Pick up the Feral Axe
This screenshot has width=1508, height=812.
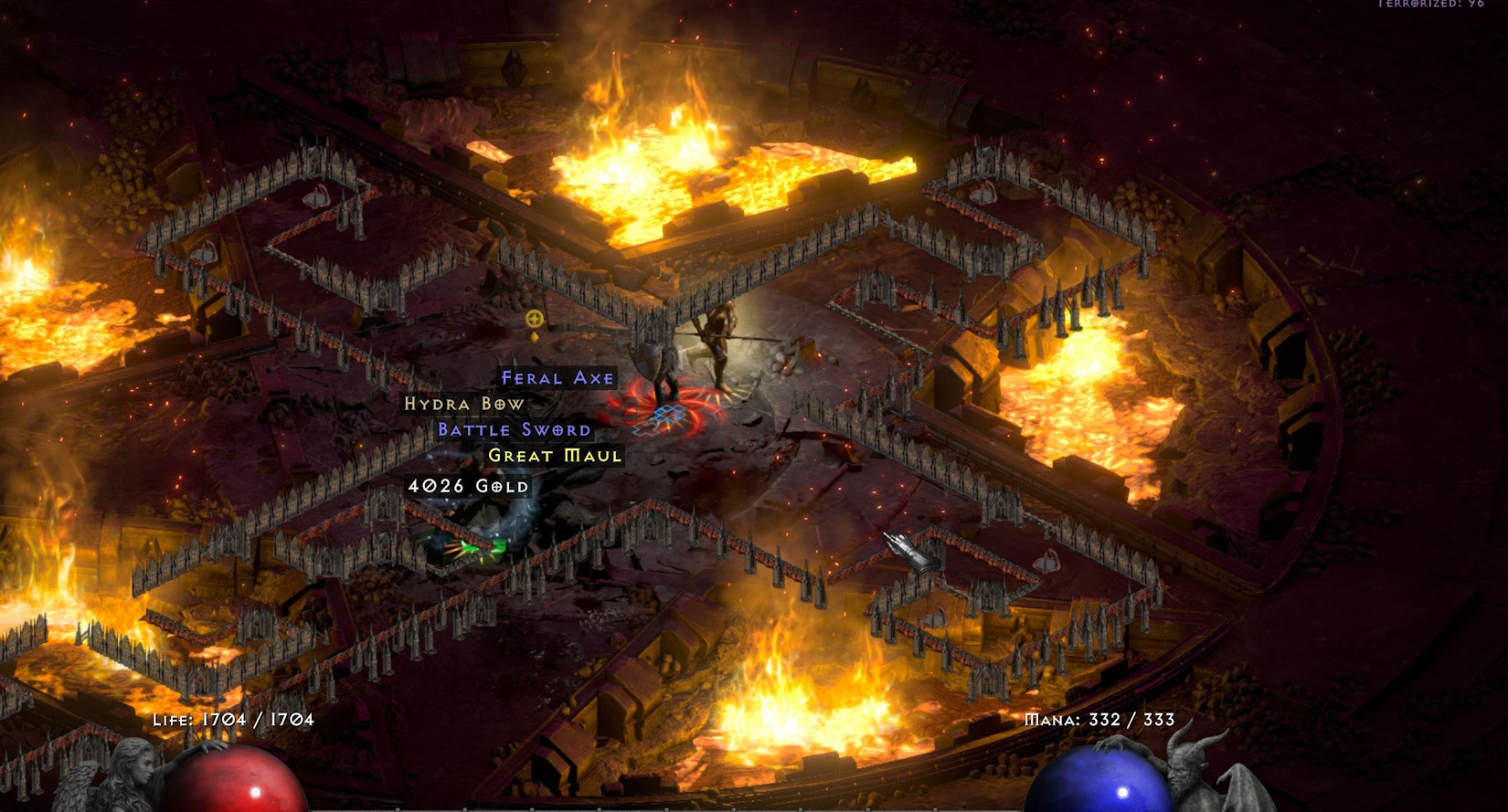(x=558, y=377)
